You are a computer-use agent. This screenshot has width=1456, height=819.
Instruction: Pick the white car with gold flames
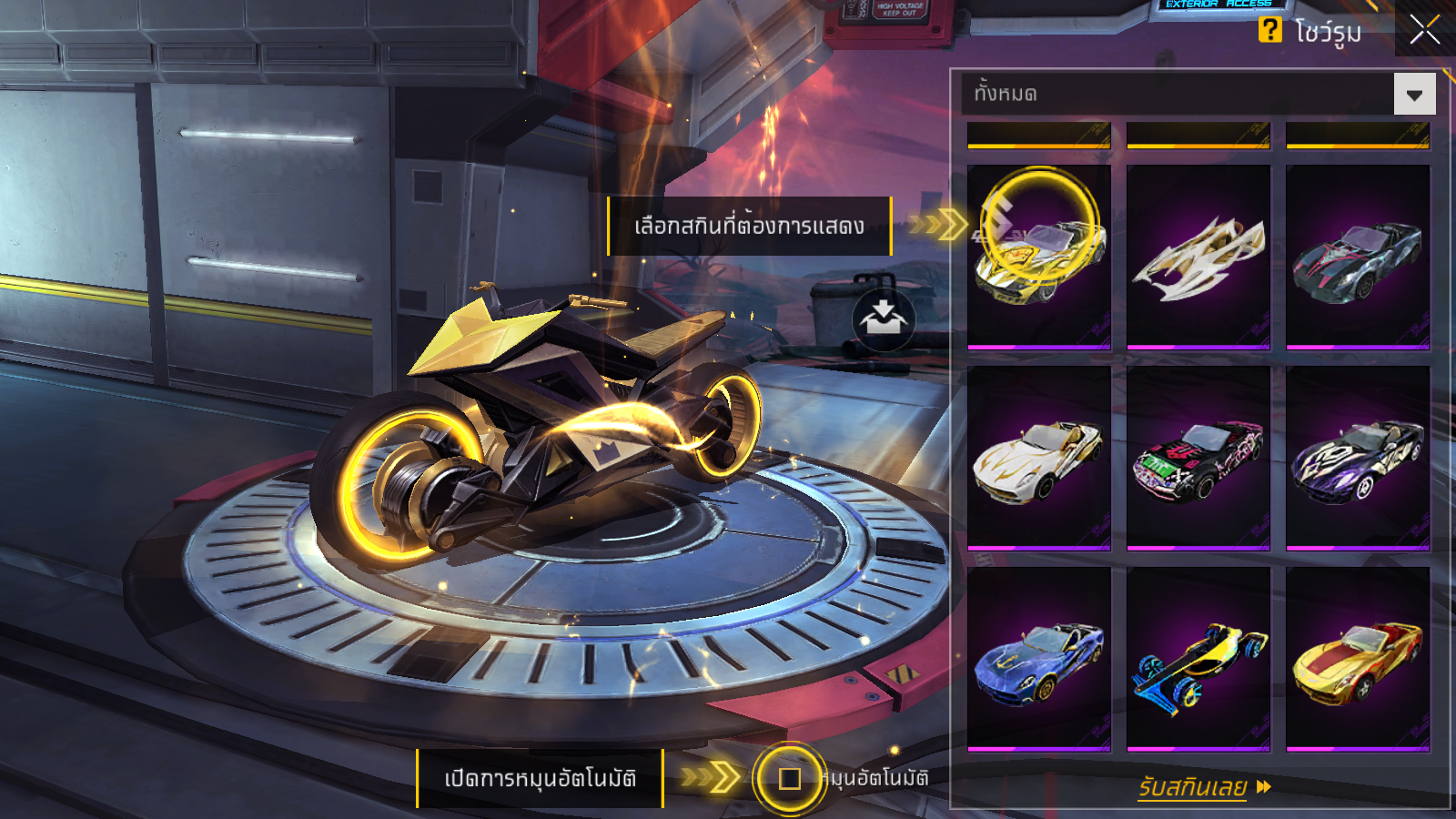(1039, 459)
